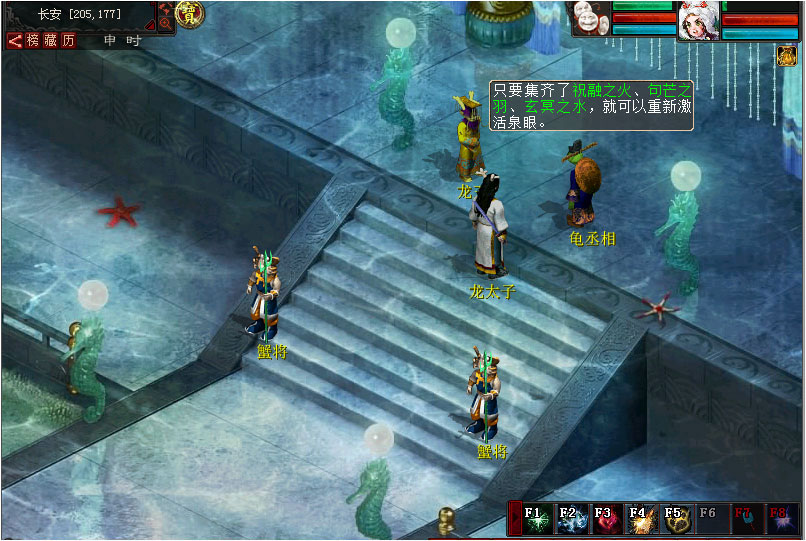
Task: Activate the F5 golden ring skill
Action: [674, 519]
